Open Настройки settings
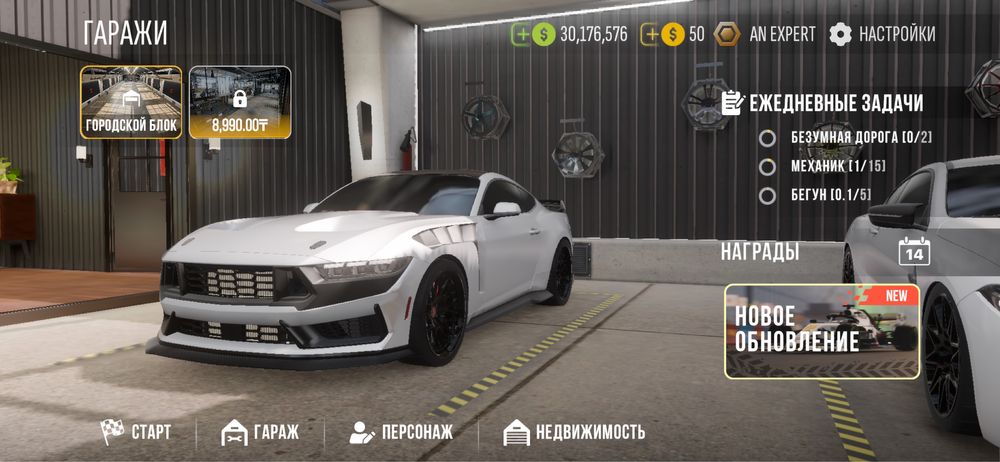The image size is (1000, 462). (x=882, y=34)
